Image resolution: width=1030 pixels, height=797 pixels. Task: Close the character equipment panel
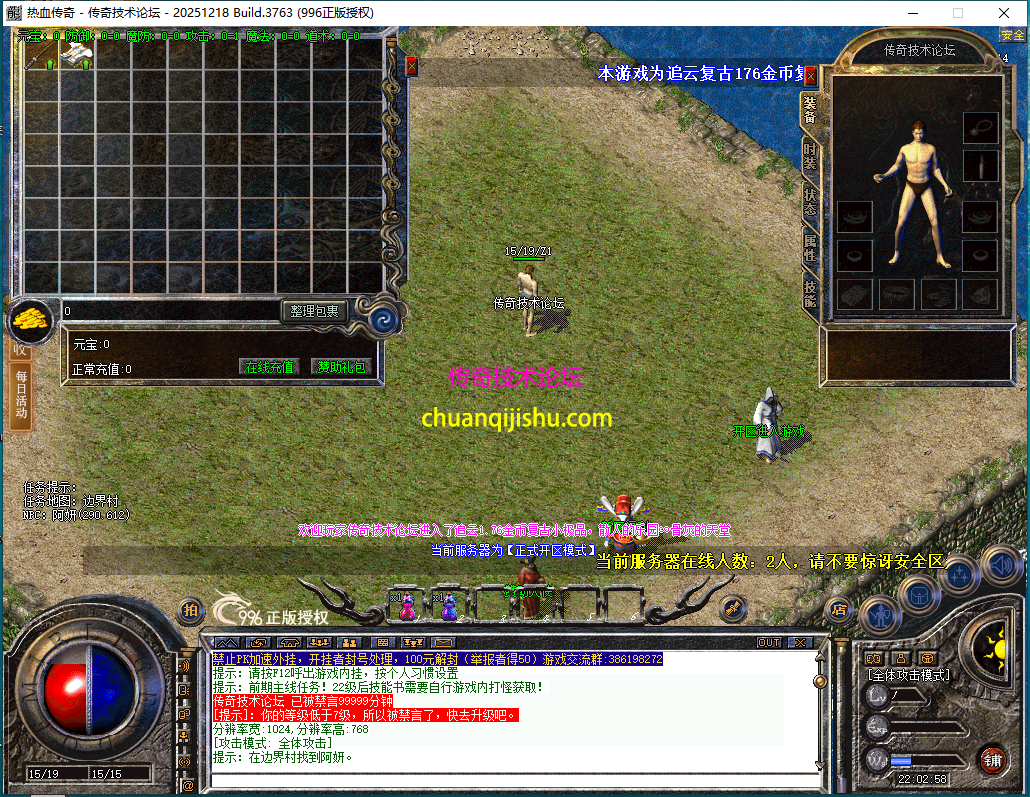(x=811, y=75)
